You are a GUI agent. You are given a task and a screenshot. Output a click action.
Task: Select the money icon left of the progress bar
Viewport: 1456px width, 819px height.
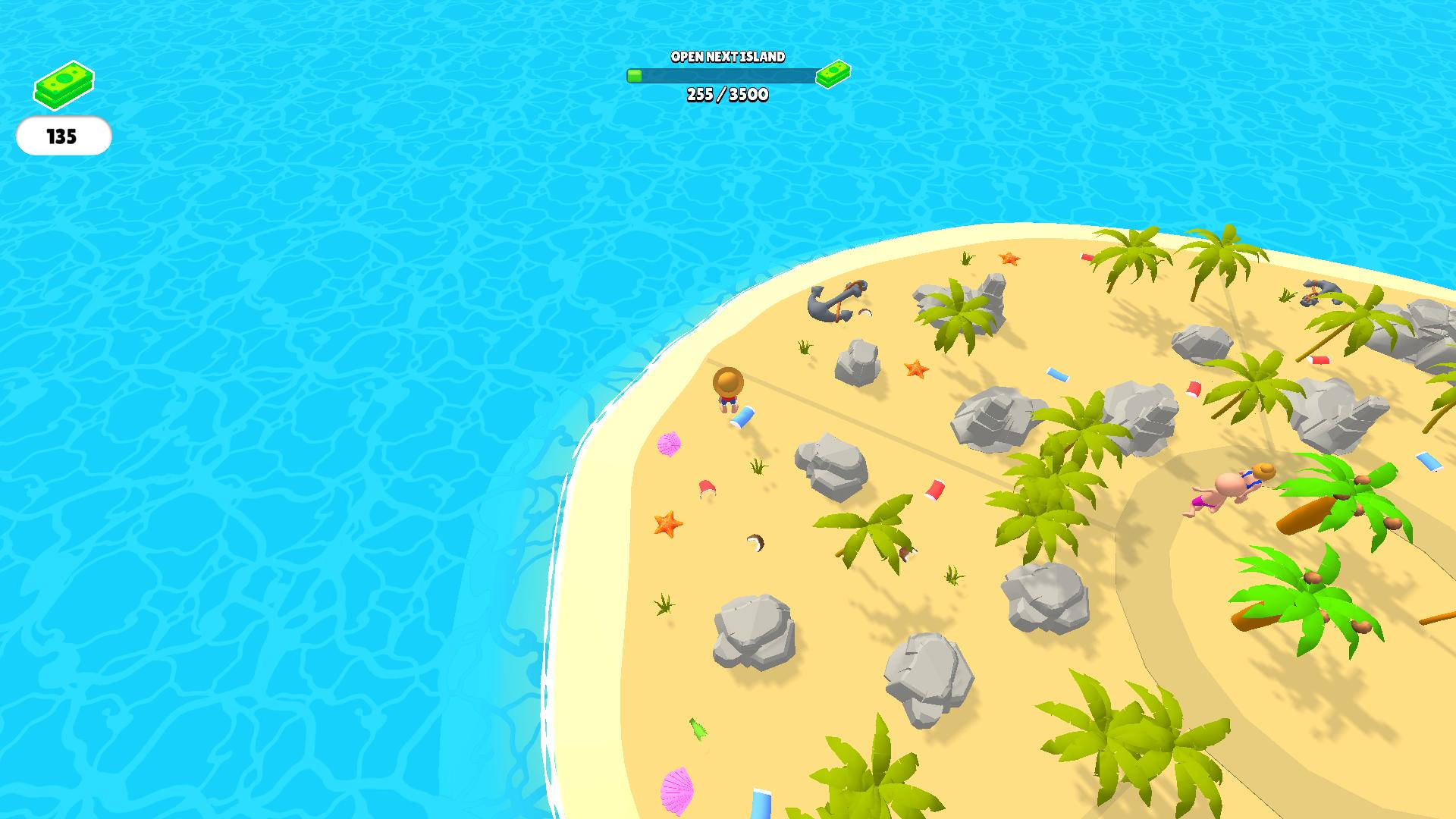pos(635,75)
